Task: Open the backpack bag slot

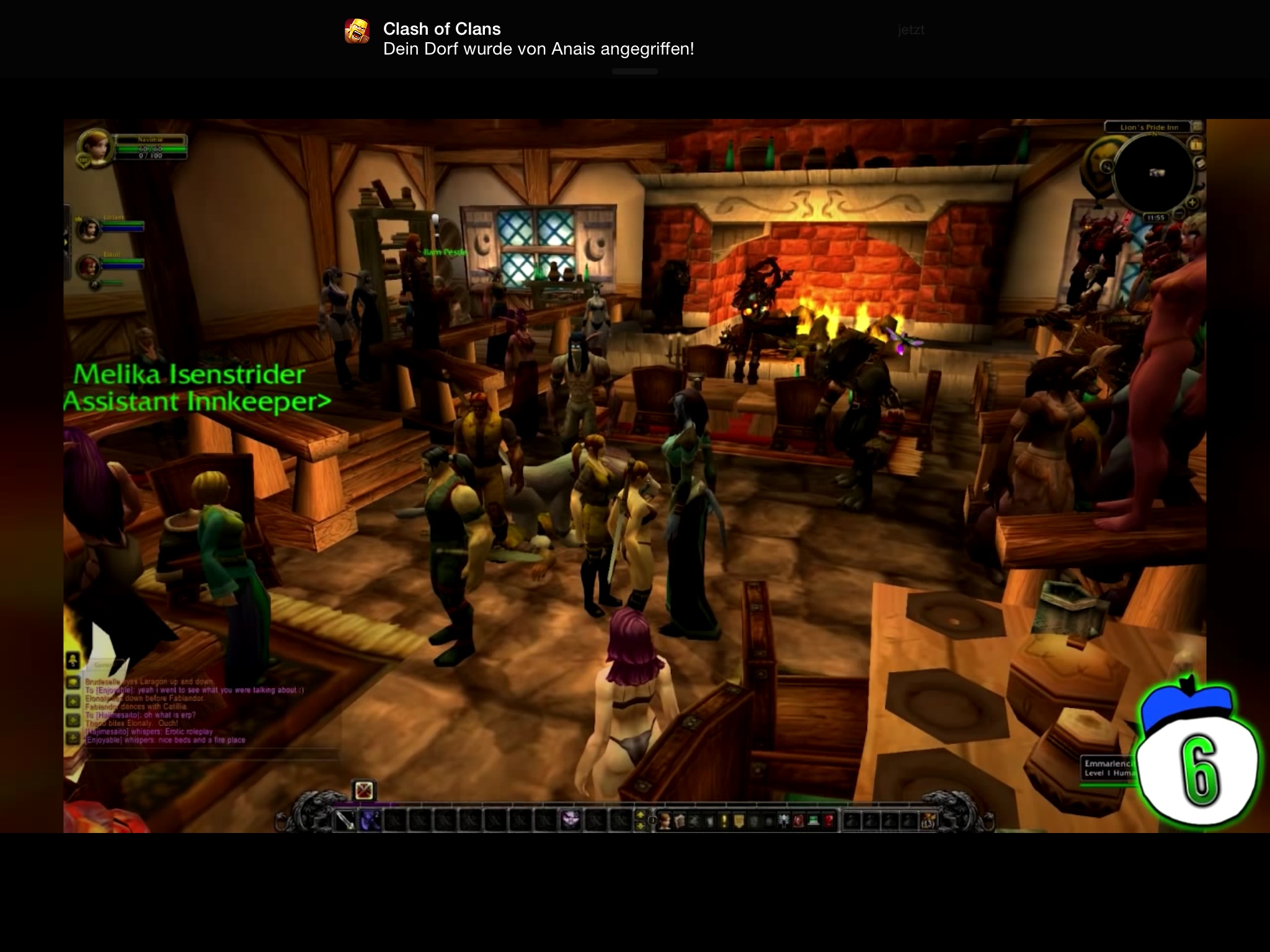Action: (928, 821)
